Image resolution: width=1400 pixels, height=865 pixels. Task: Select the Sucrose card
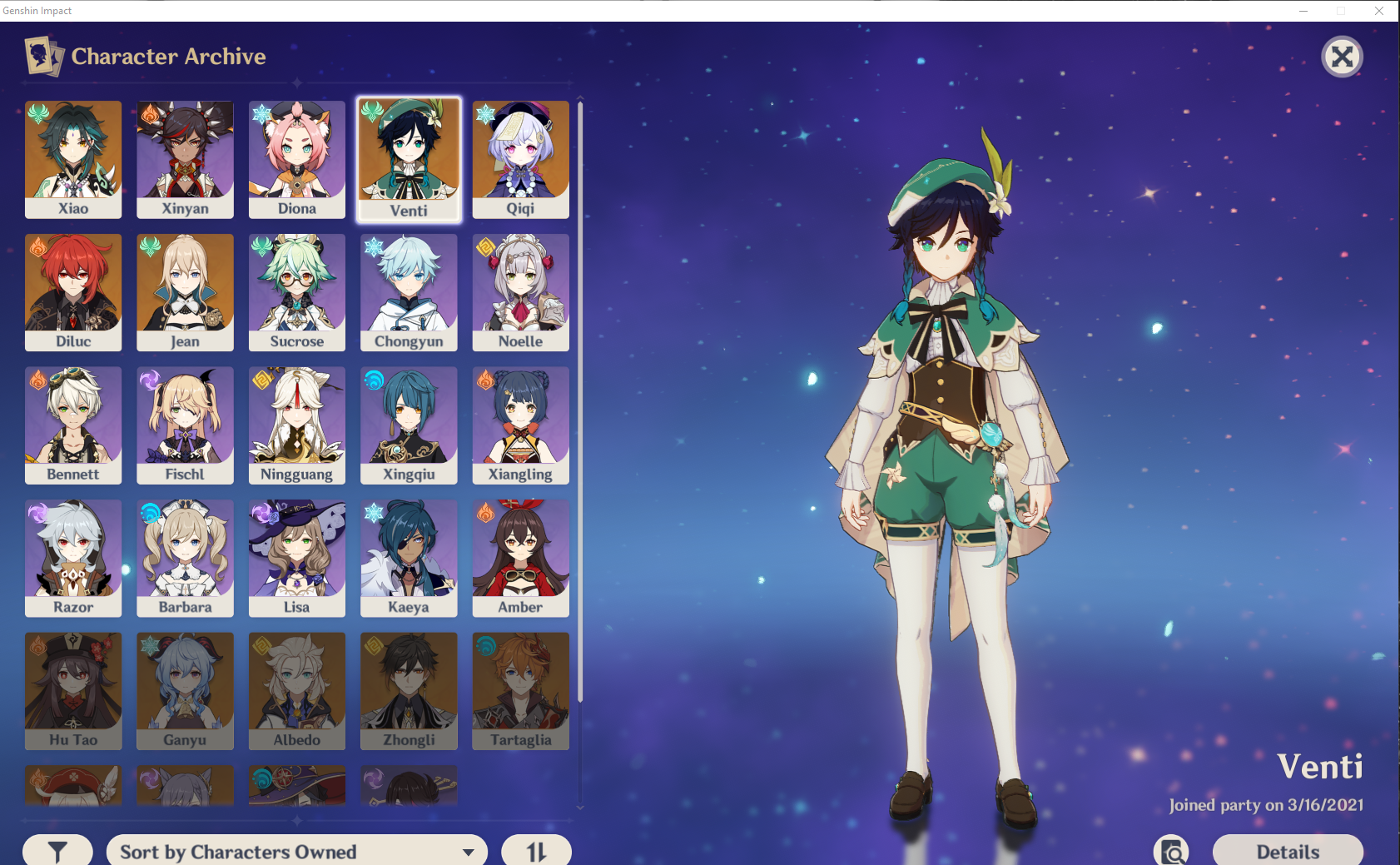click(297, 292)
